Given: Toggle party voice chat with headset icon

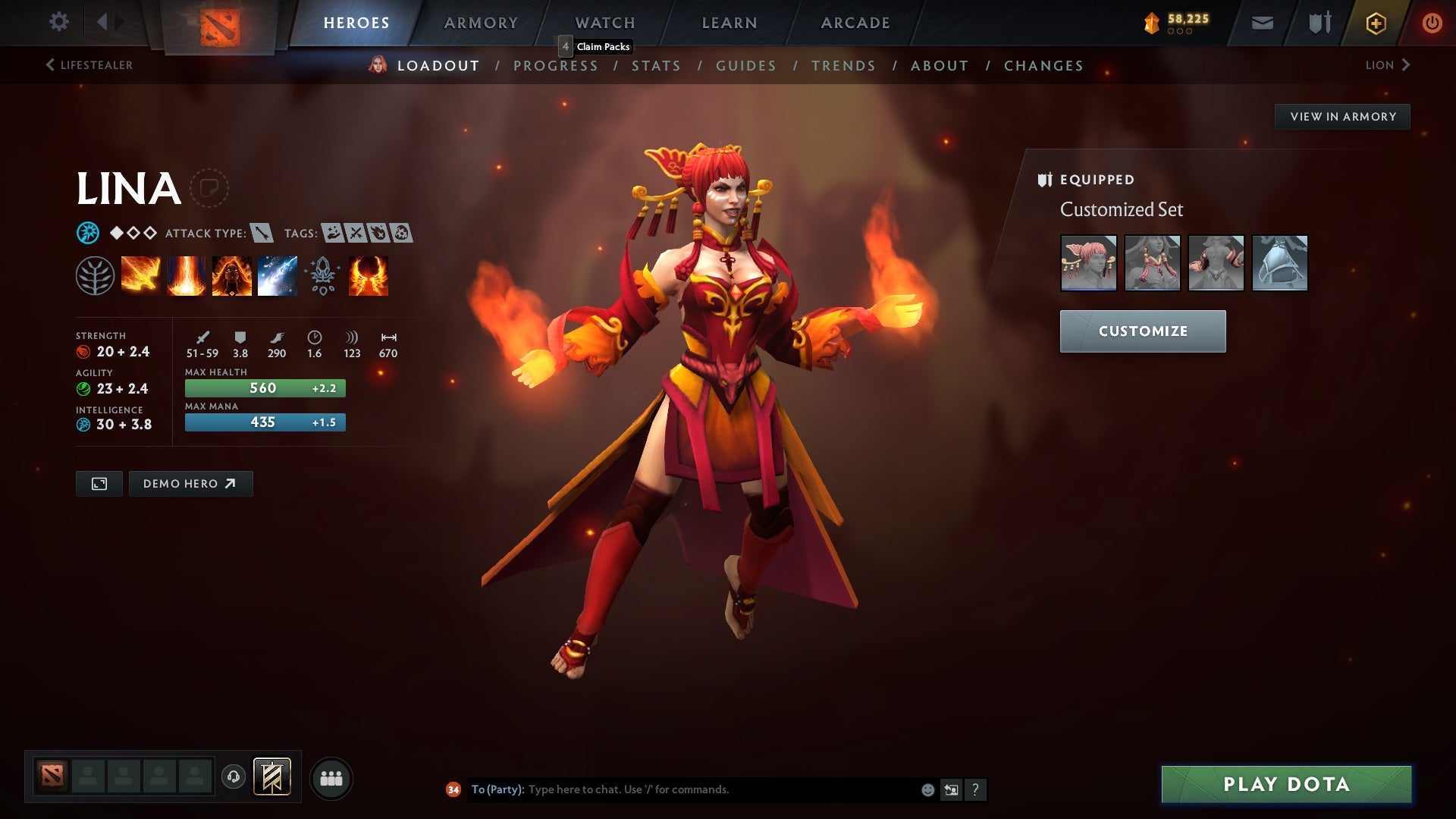Looking at the screenshot, I should tap(233, 777).
